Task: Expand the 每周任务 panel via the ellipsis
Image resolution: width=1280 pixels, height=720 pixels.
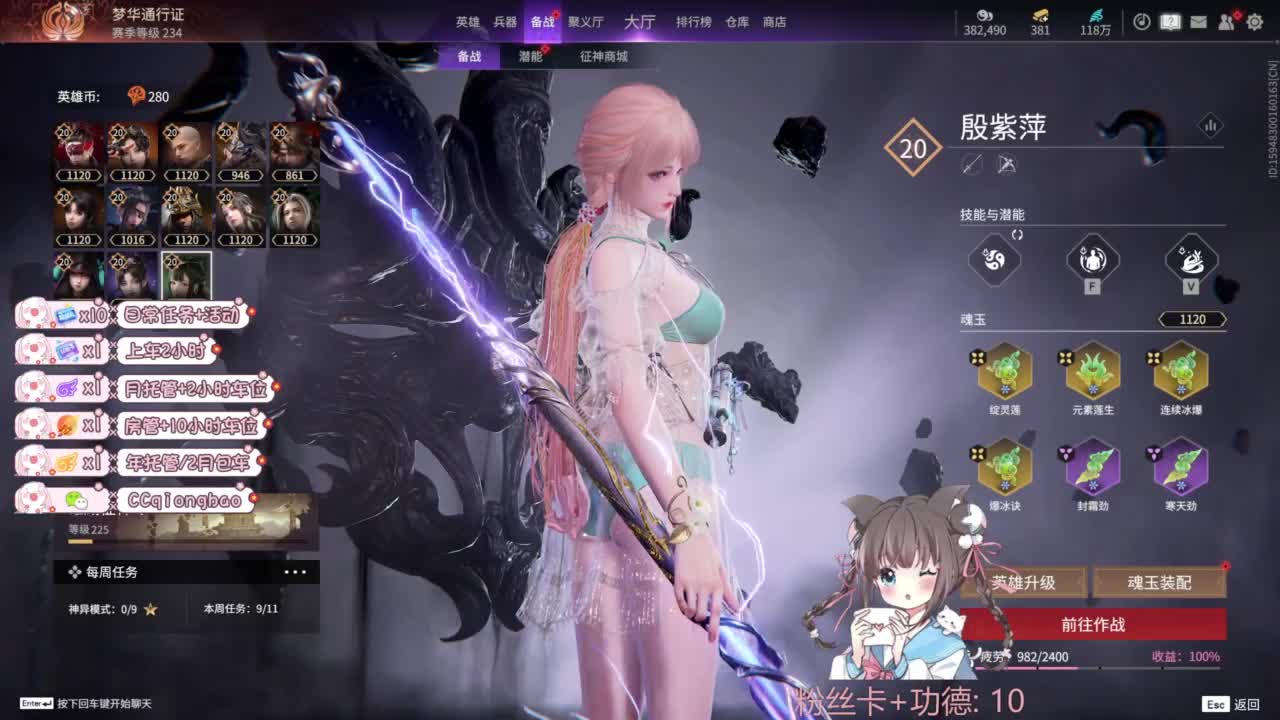Action: coord(295,570)
